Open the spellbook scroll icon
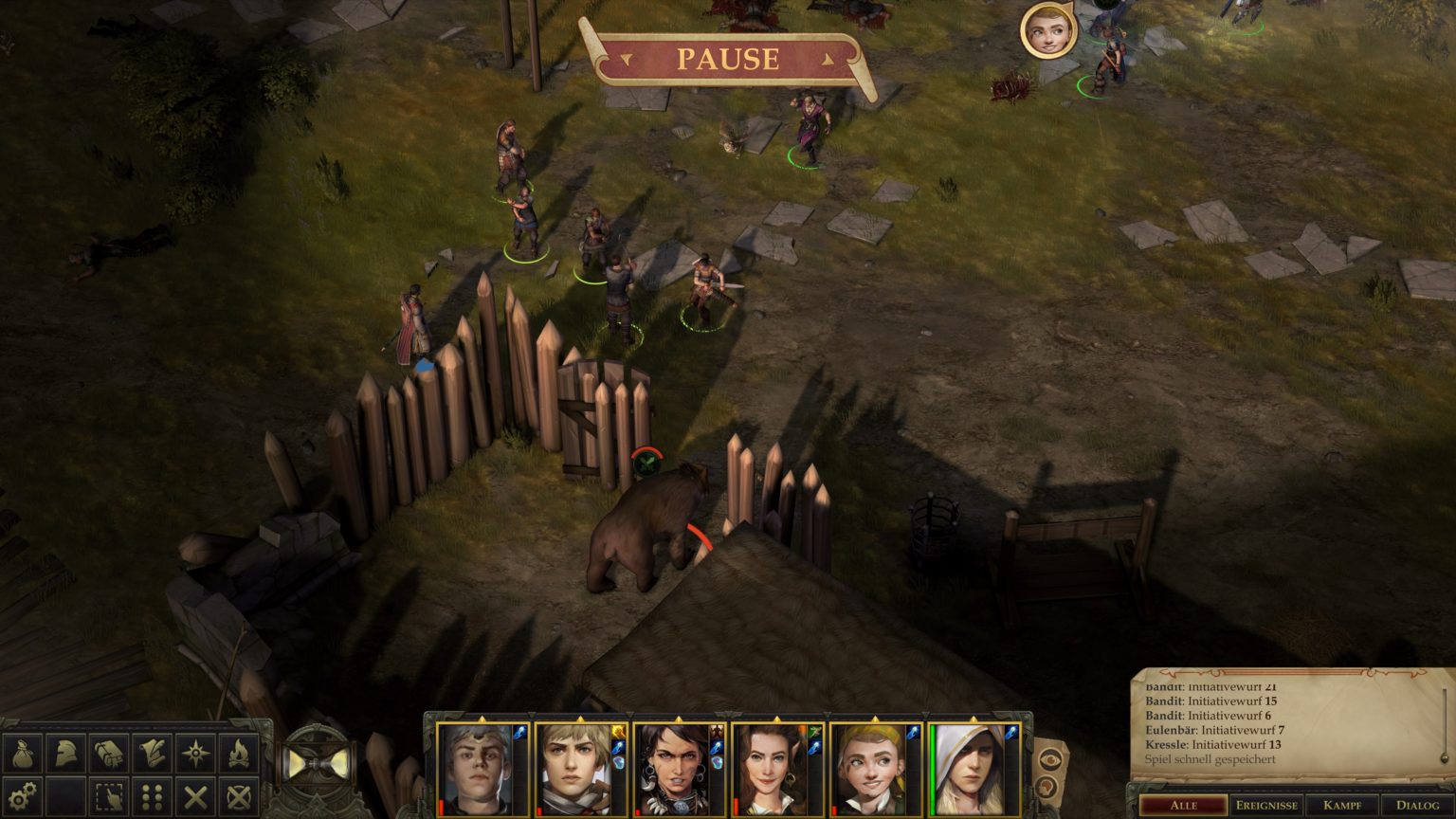Screen dimensions: 1456x819 point(150,755)
